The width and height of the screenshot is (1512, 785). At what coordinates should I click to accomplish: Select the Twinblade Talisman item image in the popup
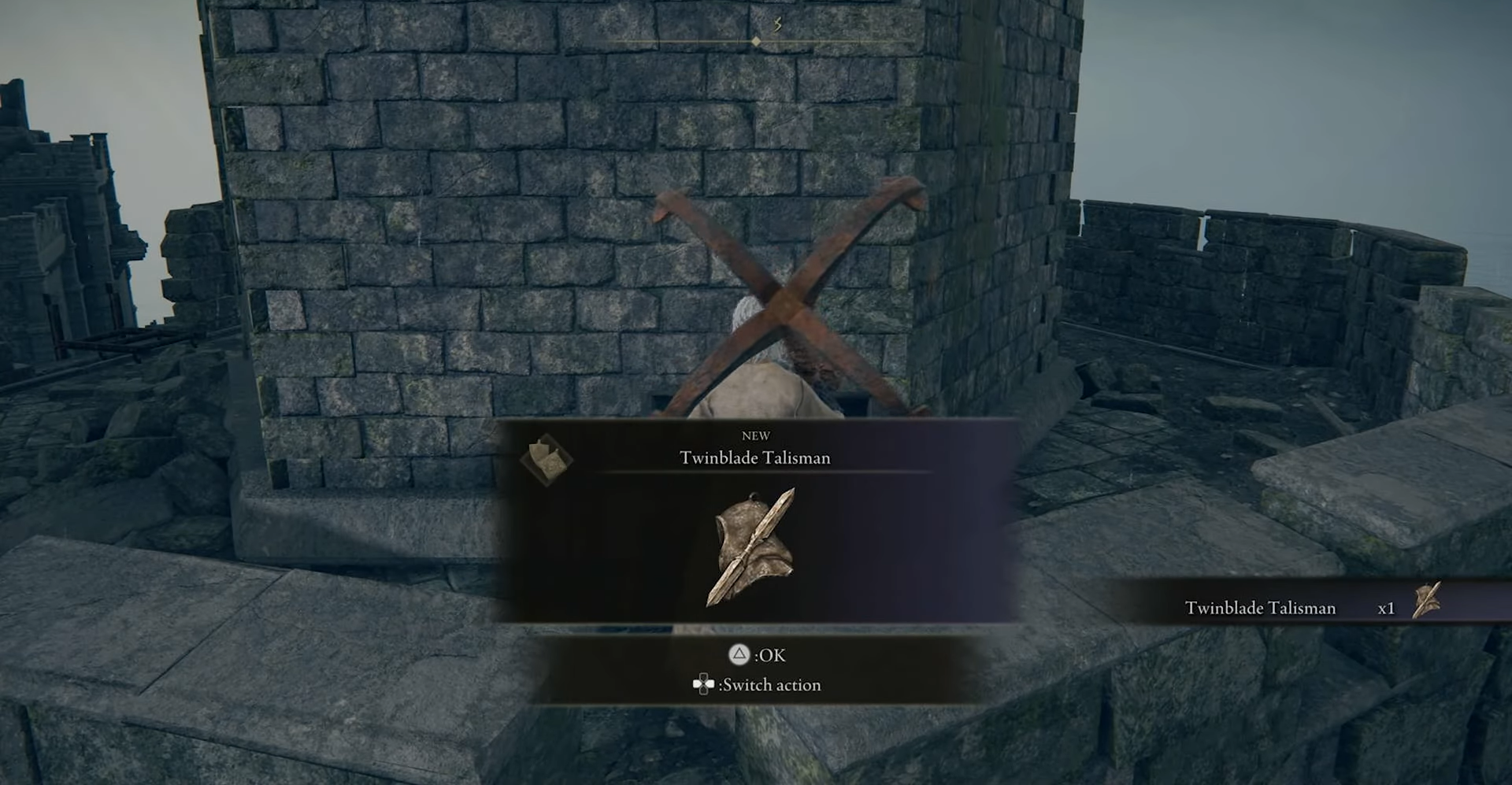click(754, 548)
